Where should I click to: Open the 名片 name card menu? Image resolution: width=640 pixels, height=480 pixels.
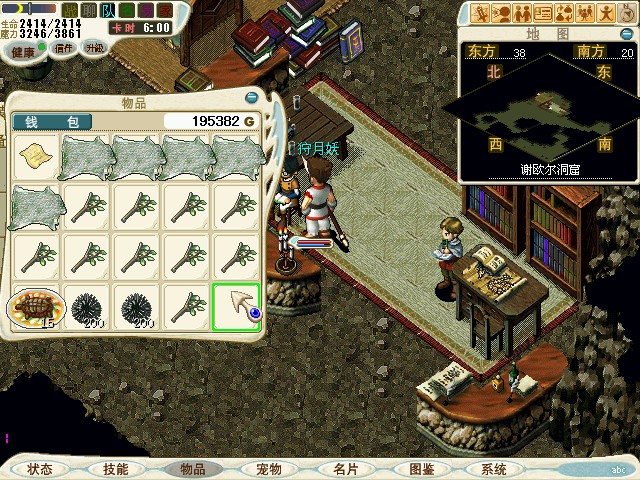coord(345,469)
